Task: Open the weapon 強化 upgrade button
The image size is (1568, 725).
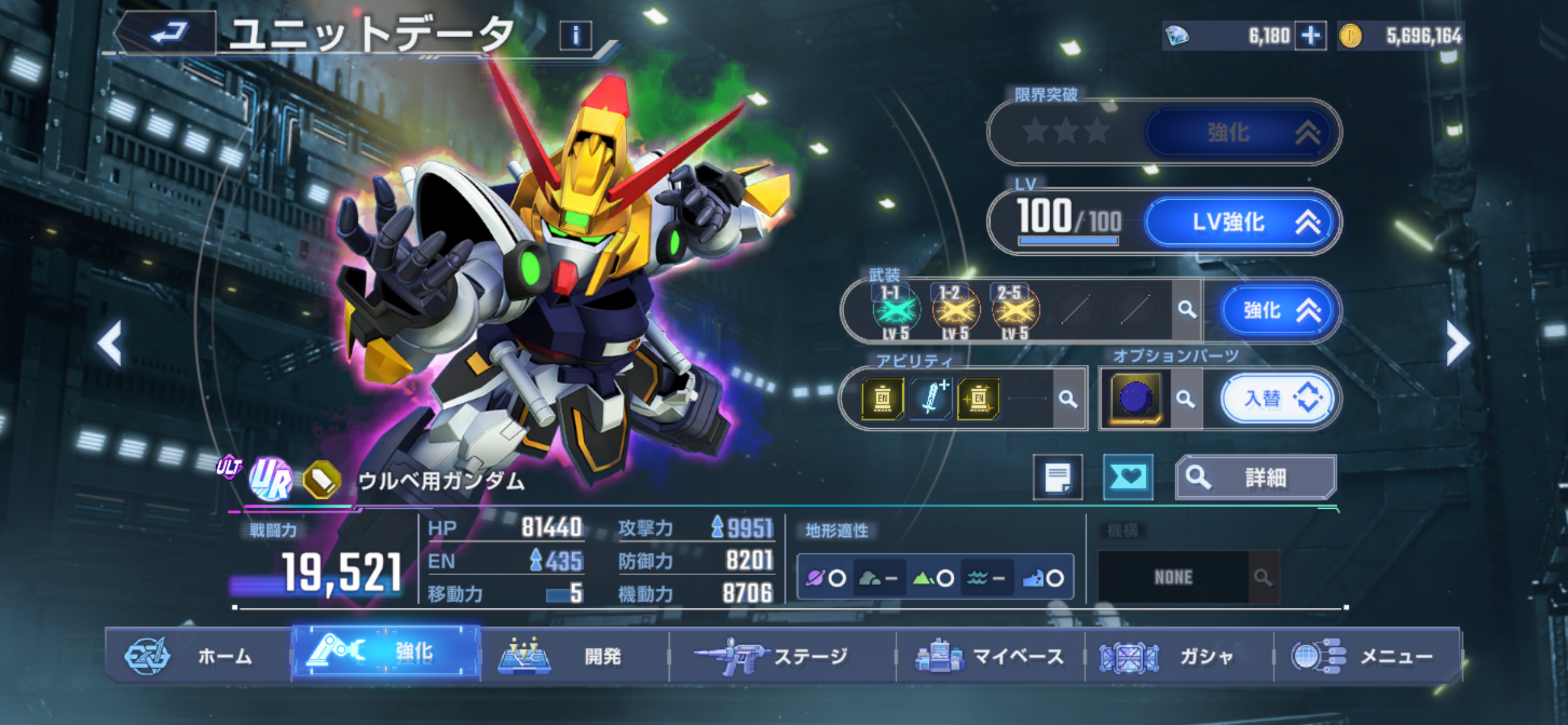Action: pos(1279,310)
